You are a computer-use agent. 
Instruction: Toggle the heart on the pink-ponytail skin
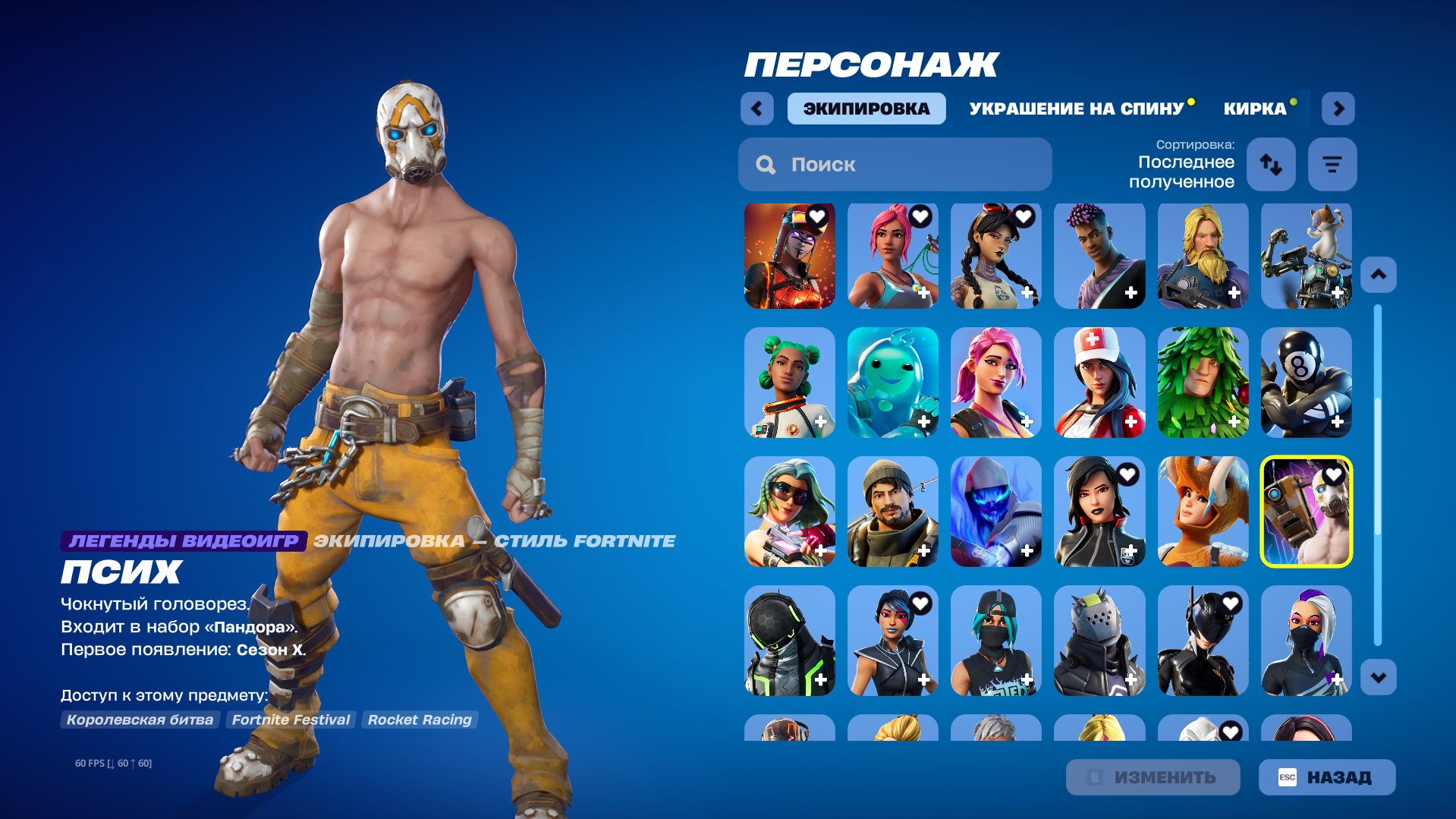pos(920,216)
